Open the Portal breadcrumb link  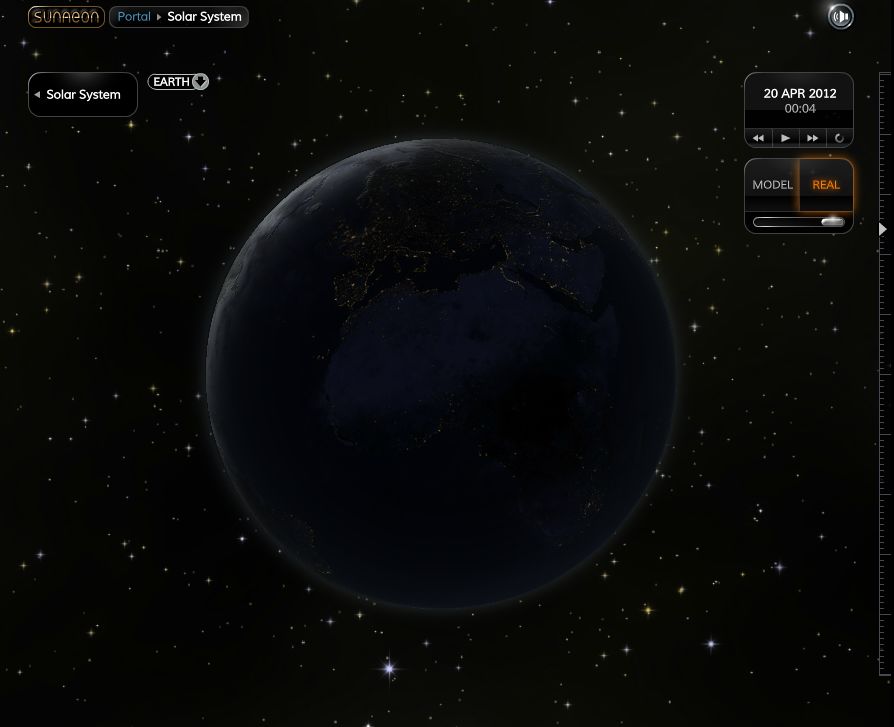[x=134, y=17]
